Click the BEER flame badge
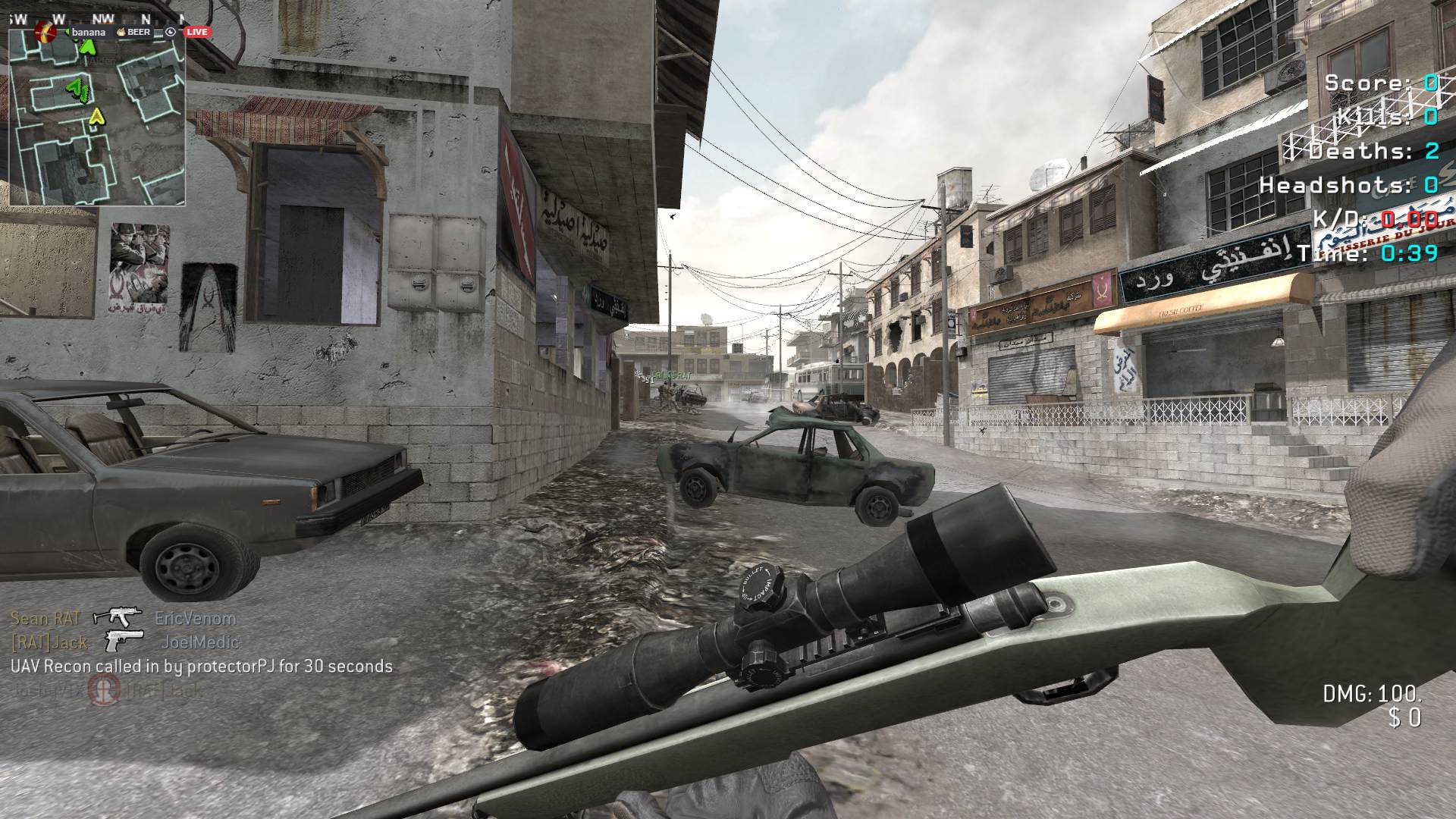Viewport: 1456px width, 819px height. tap(120, 32)
